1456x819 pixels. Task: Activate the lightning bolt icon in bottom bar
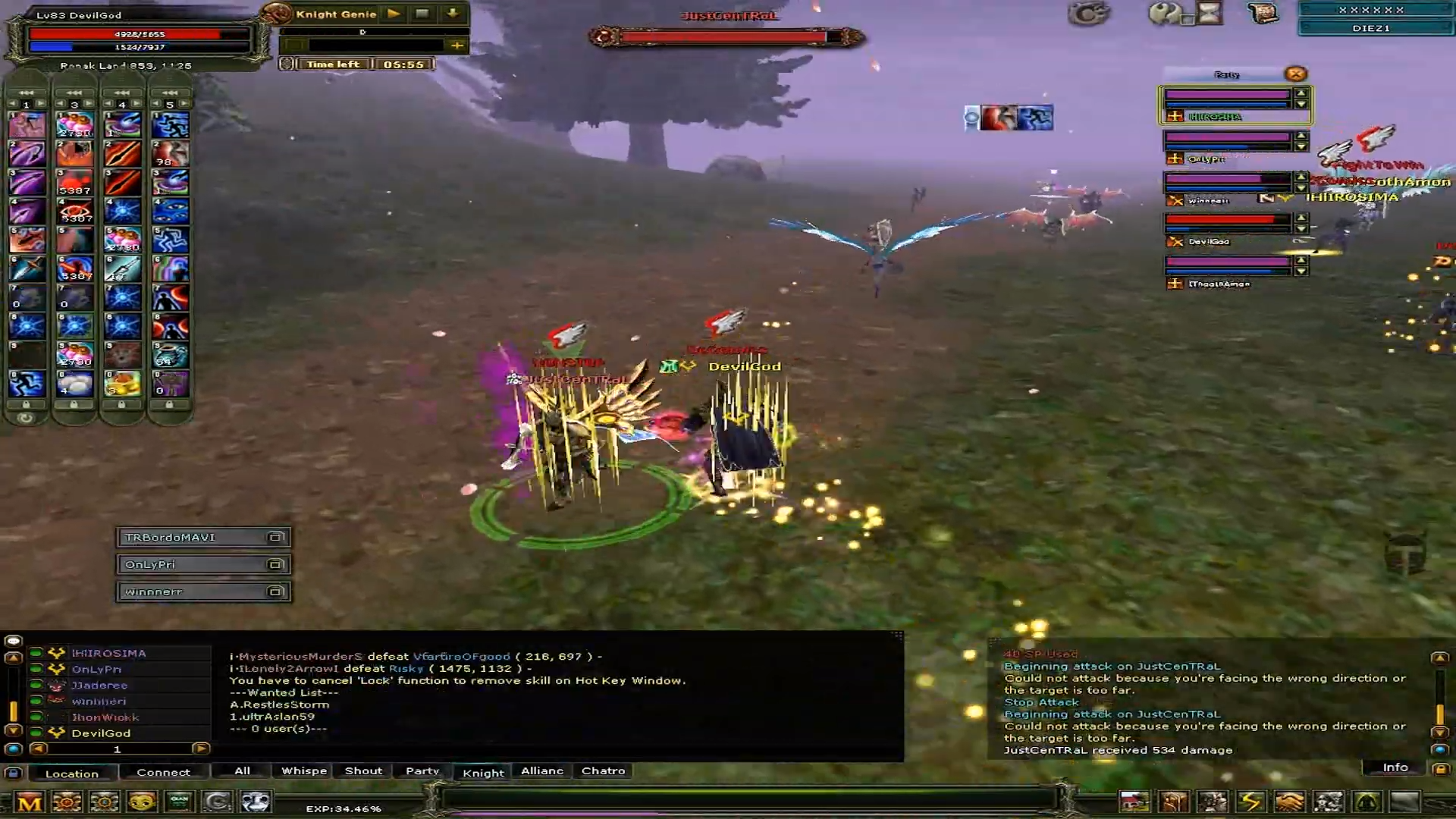click(x=1251, y=802)
